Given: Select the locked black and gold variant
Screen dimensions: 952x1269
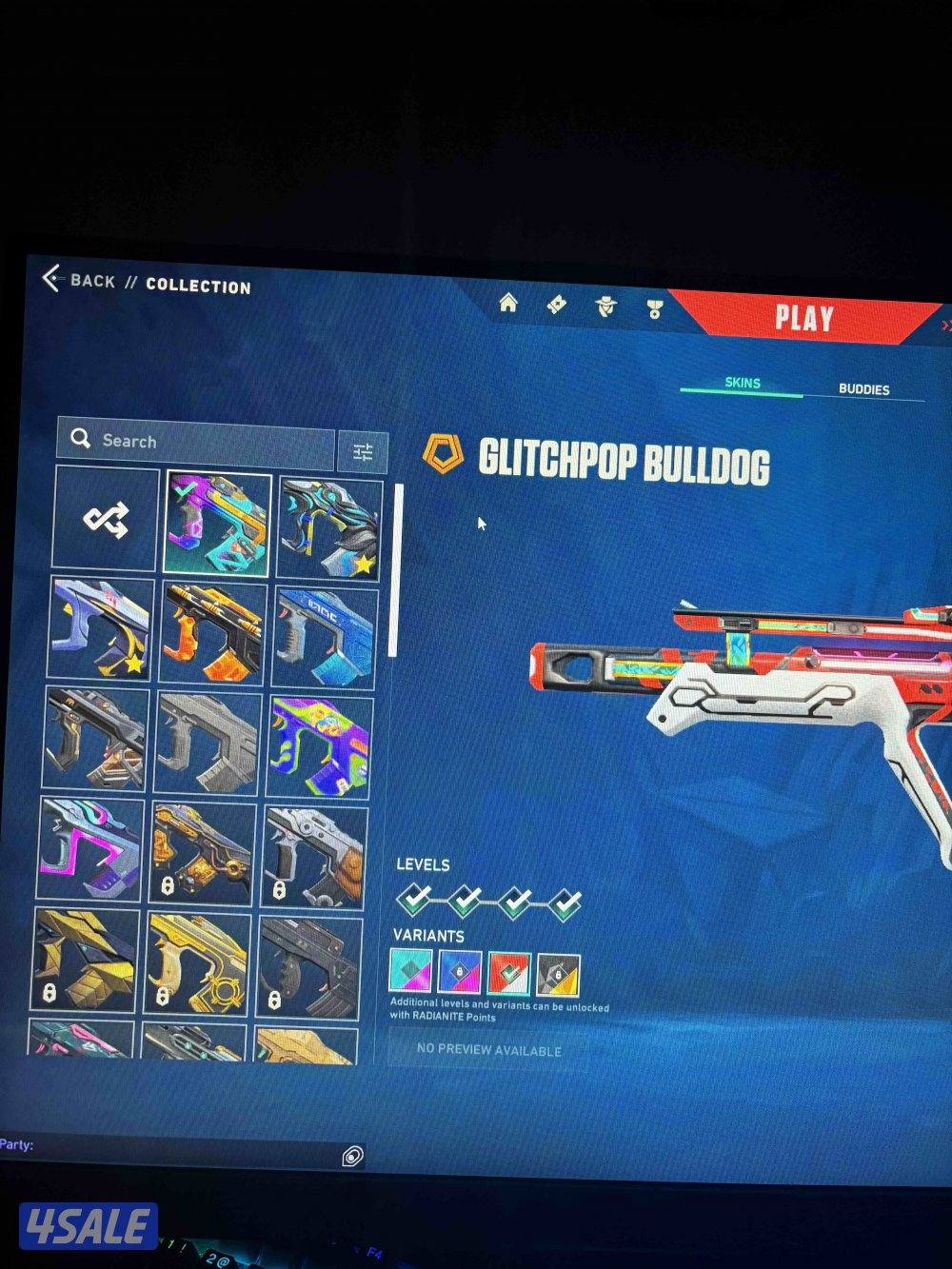Looking at the screenshot, I should 558,975.
